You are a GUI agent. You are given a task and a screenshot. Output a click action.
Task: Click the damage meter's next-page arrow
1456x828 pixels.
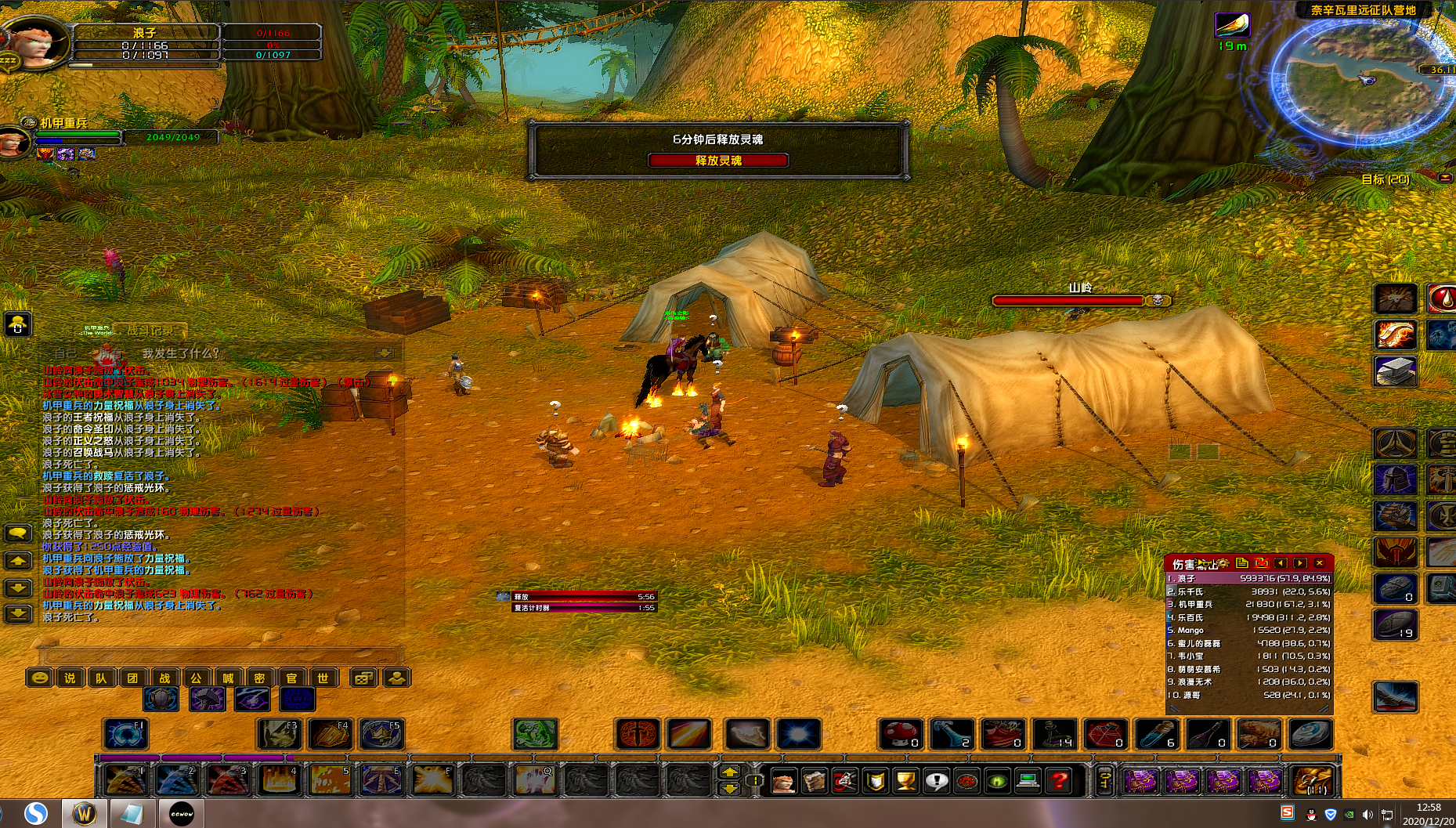[x=1300, y=563]
